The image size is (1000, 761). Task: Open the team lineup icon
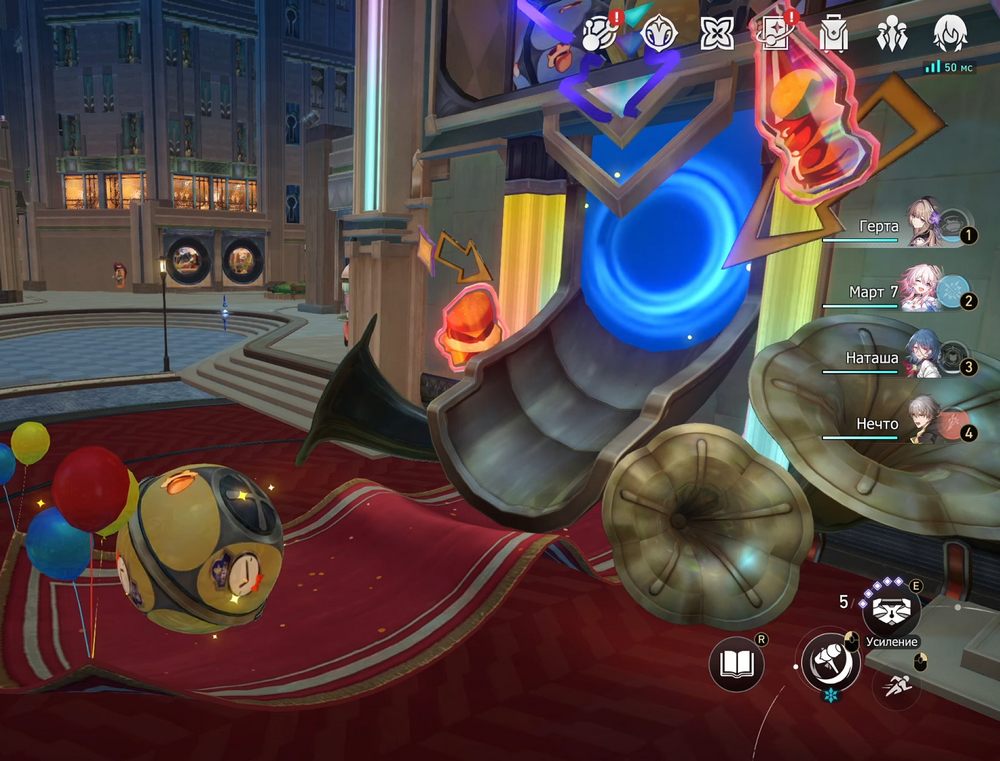tap(890, 34)
